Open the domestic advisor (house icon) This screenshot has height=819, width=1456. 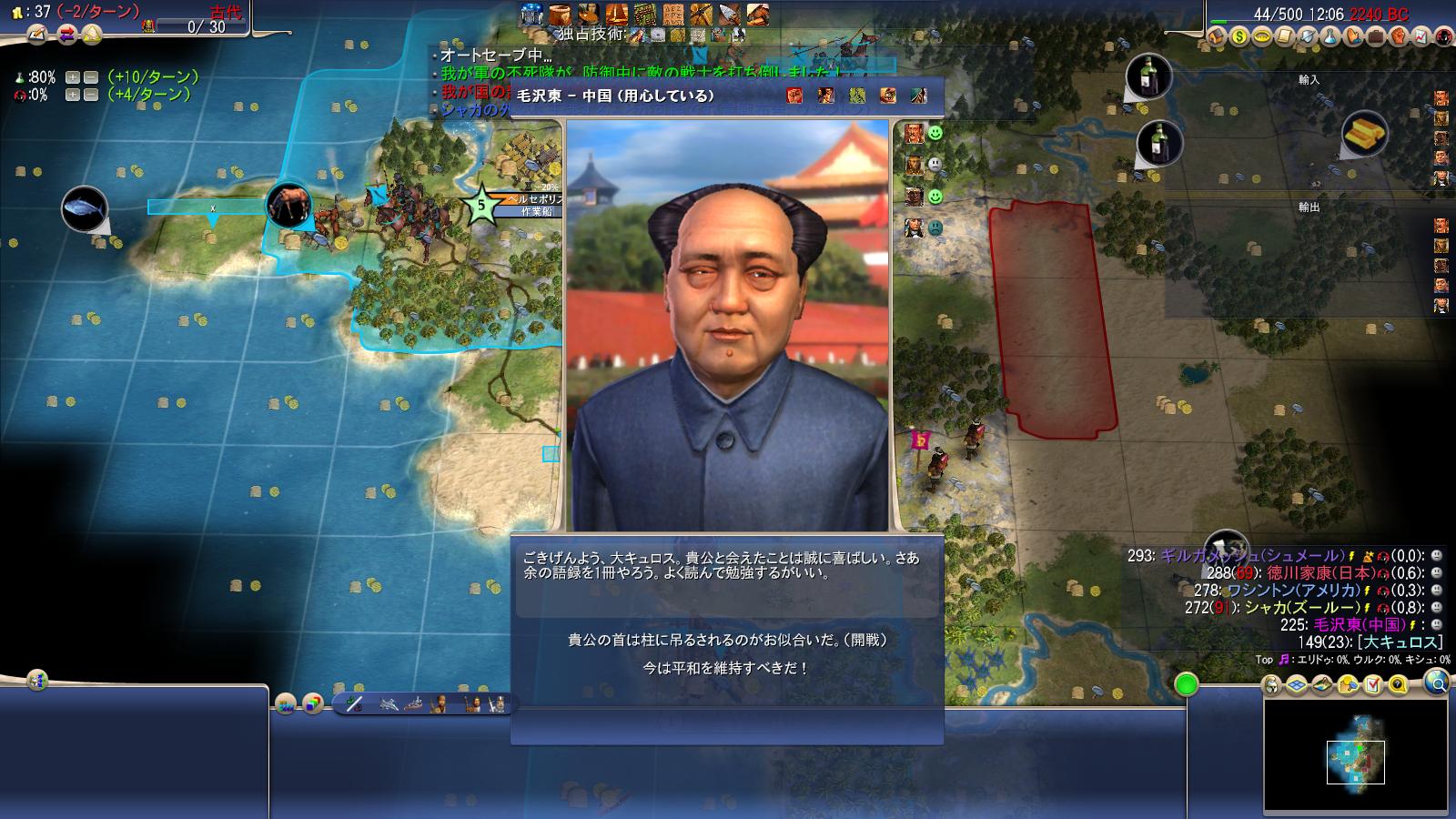1217,36
